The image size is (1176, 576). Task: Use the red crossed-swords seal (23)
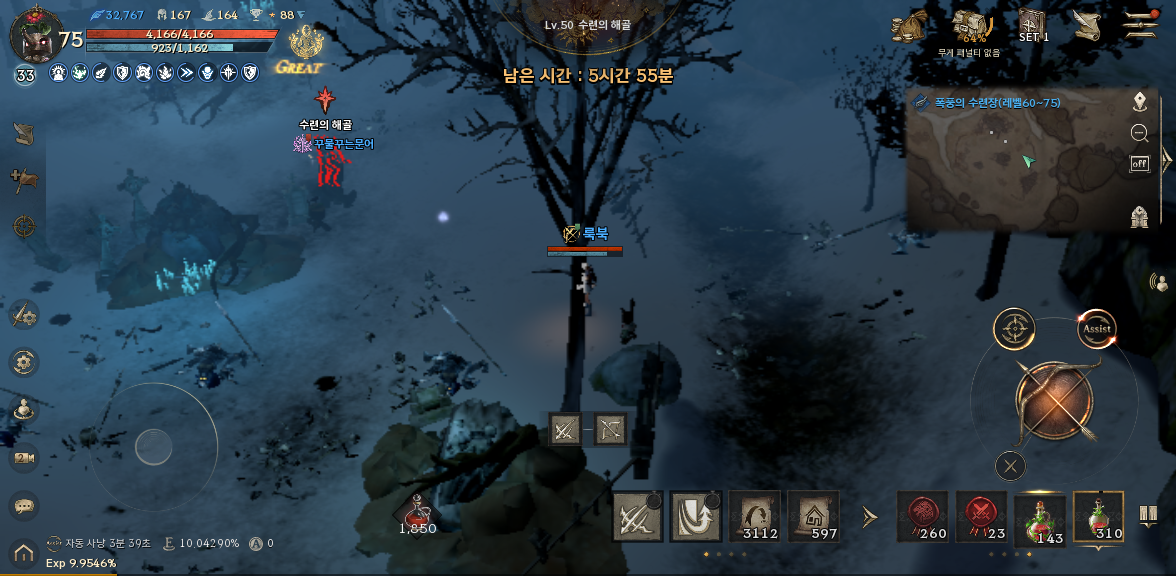981,517
